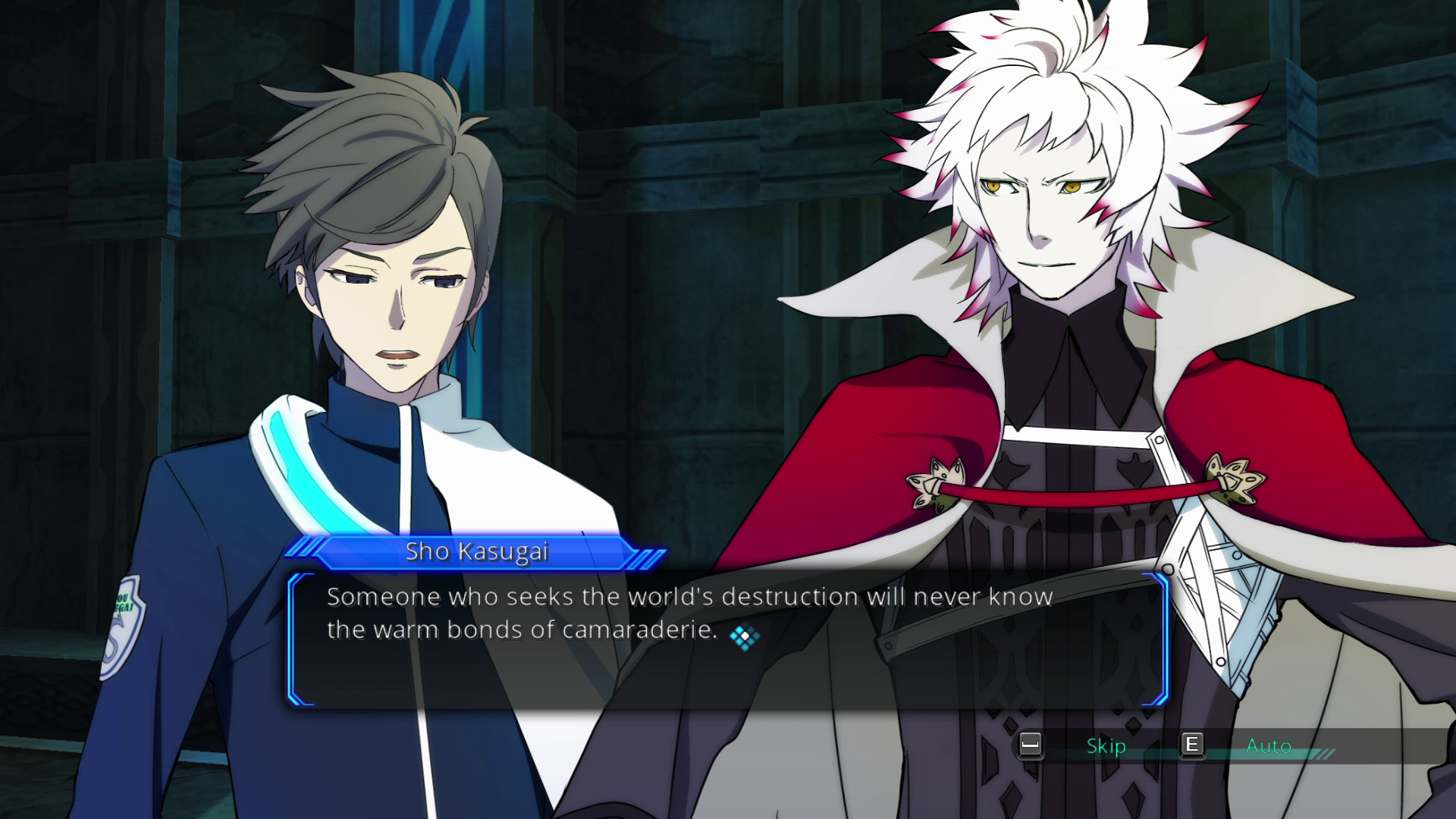Select the Skip menu entry
This screenshot has width=1456, height=819.
pos(1107,746)
